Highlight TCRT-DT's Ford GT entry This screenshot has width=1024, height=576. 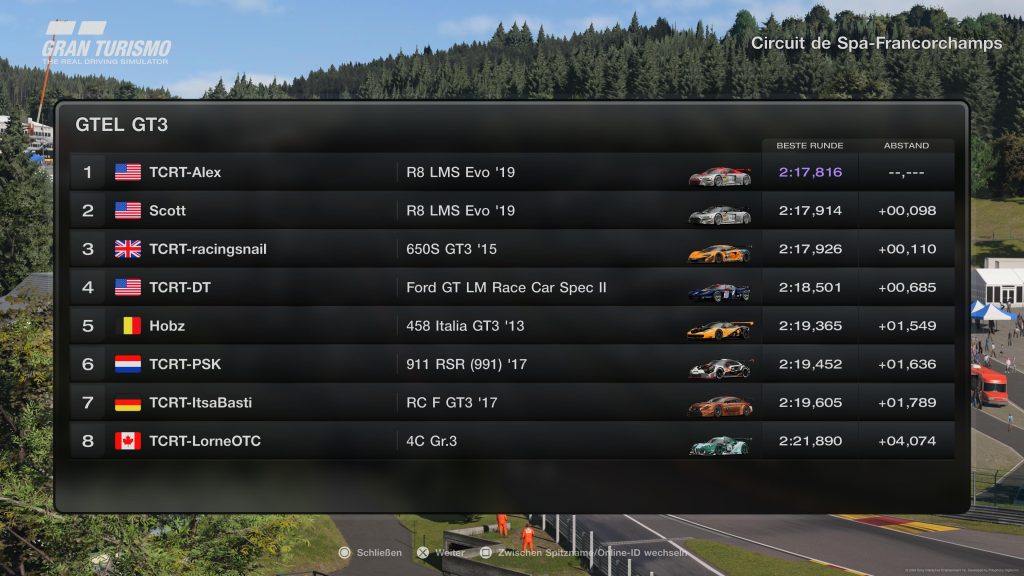tap(510, 288)
